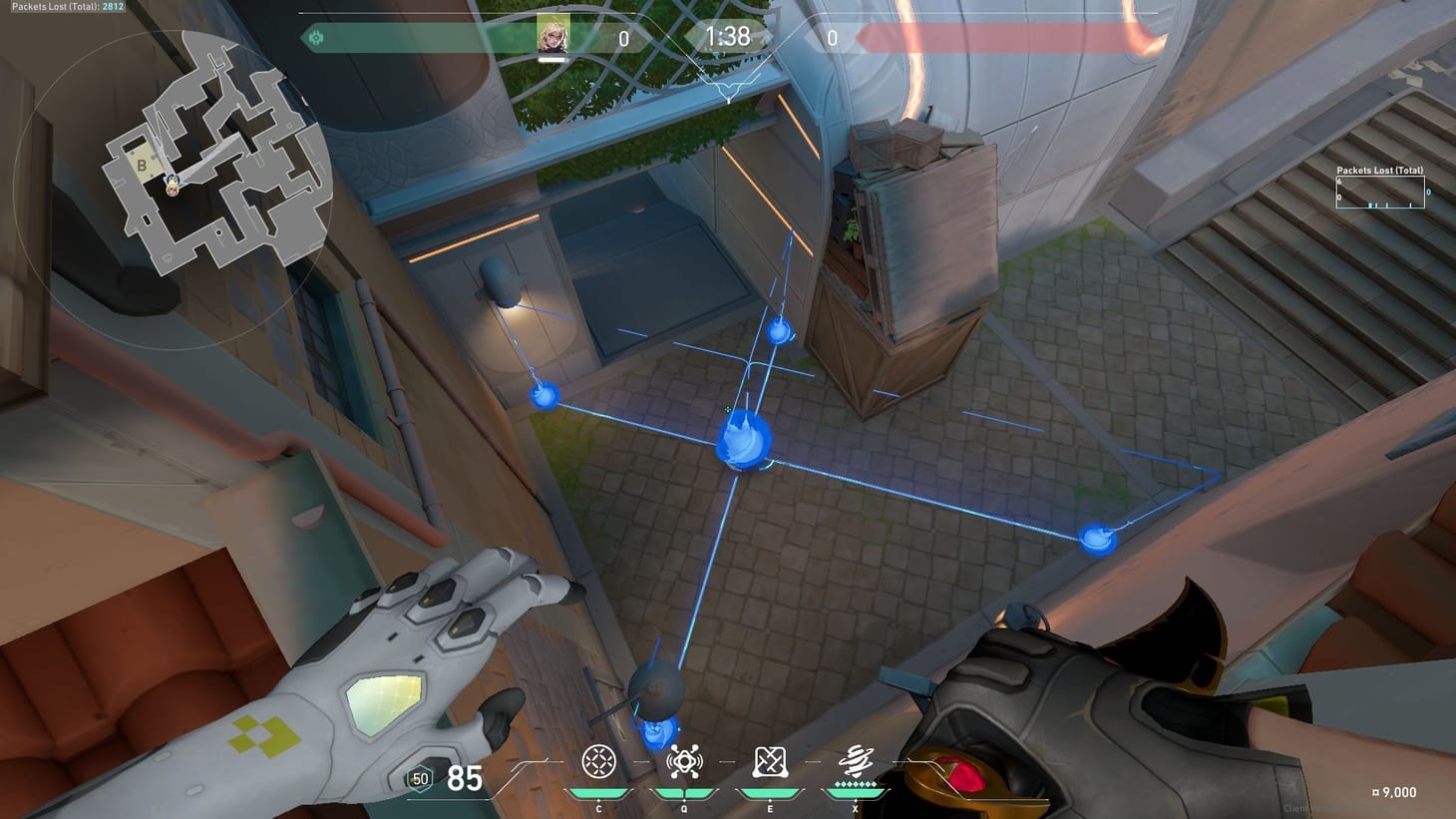Click the currency icon beside 9,000 credits

click(1374, 792)
